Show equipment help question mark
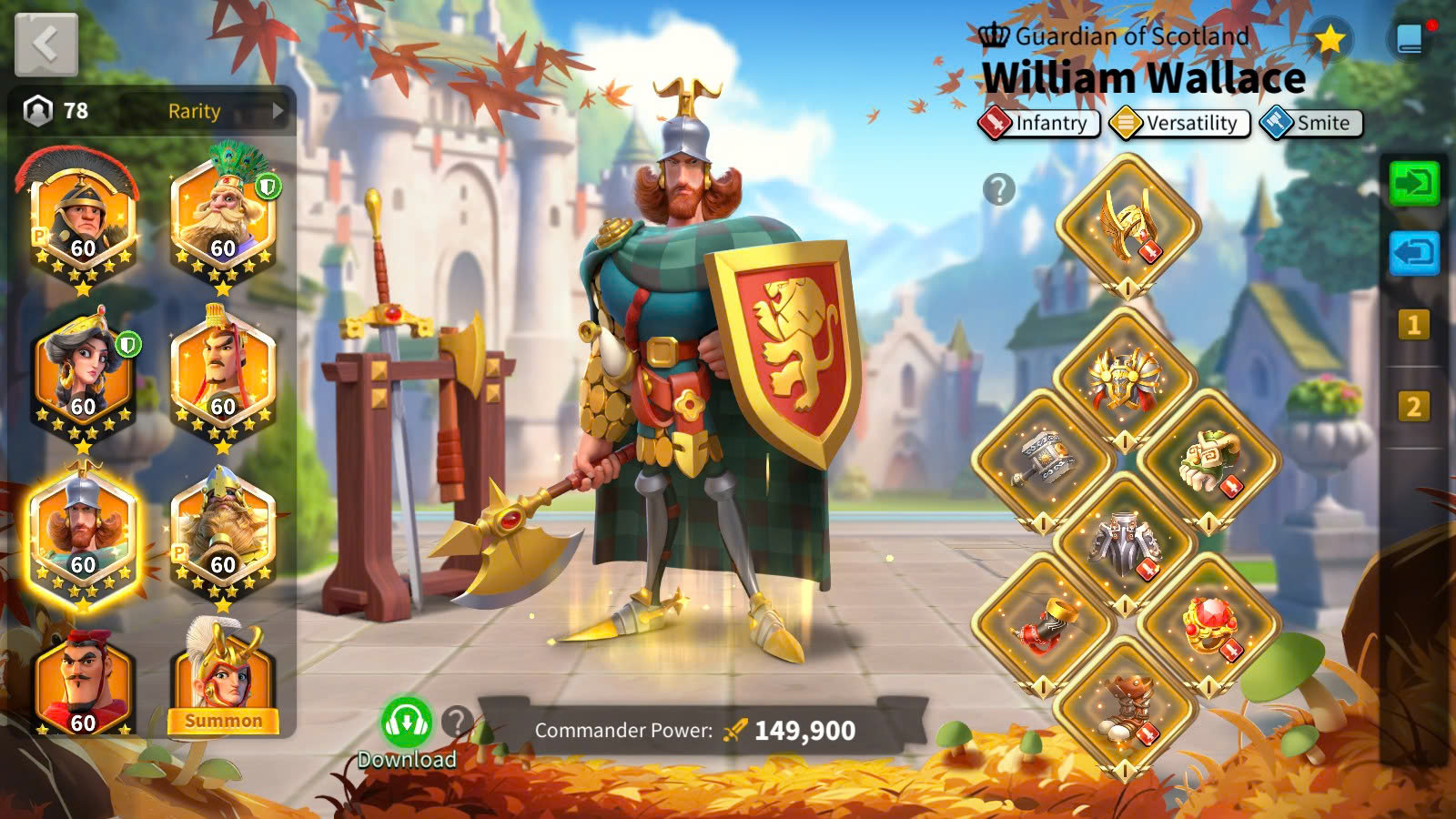The height and width of the screenshot is (819, 1456). [998, 189]
